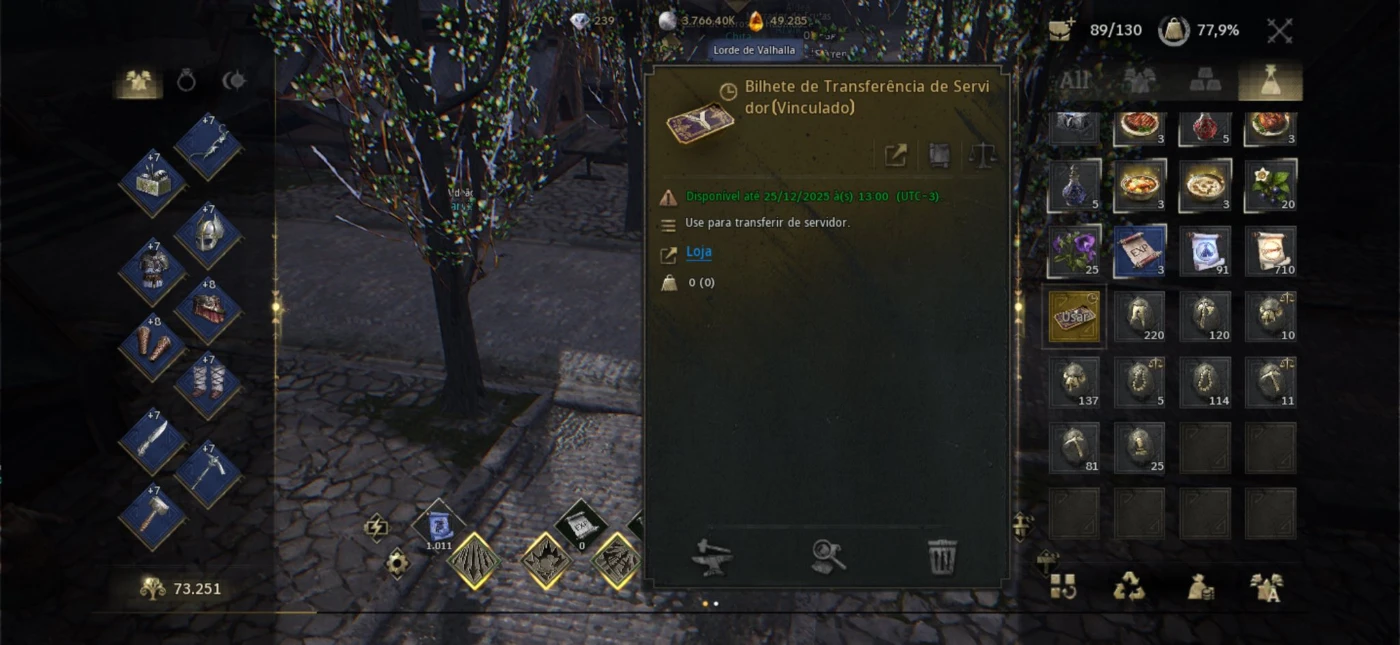Select the blue potion bottle stack

[1074, 186]
